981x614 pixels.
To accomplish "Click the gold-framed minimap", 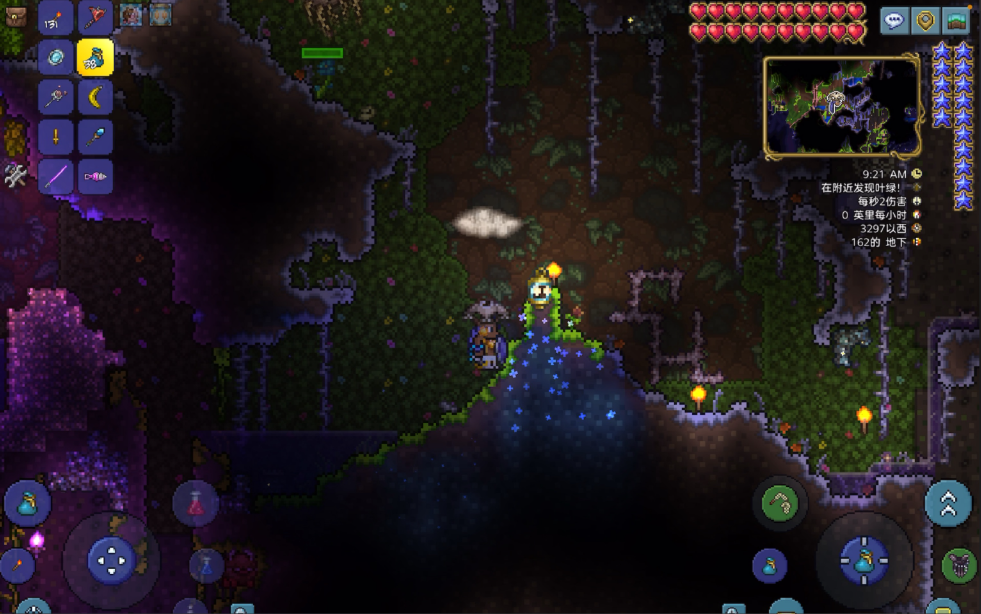I will click(x=842, y=107).
